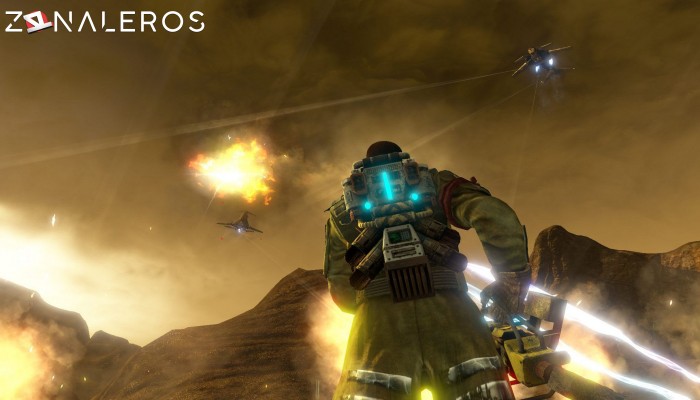Click the Zonaleros watermark logo
Image resolution: width=700 pixels, height=400 pixels.
(104, 21)
